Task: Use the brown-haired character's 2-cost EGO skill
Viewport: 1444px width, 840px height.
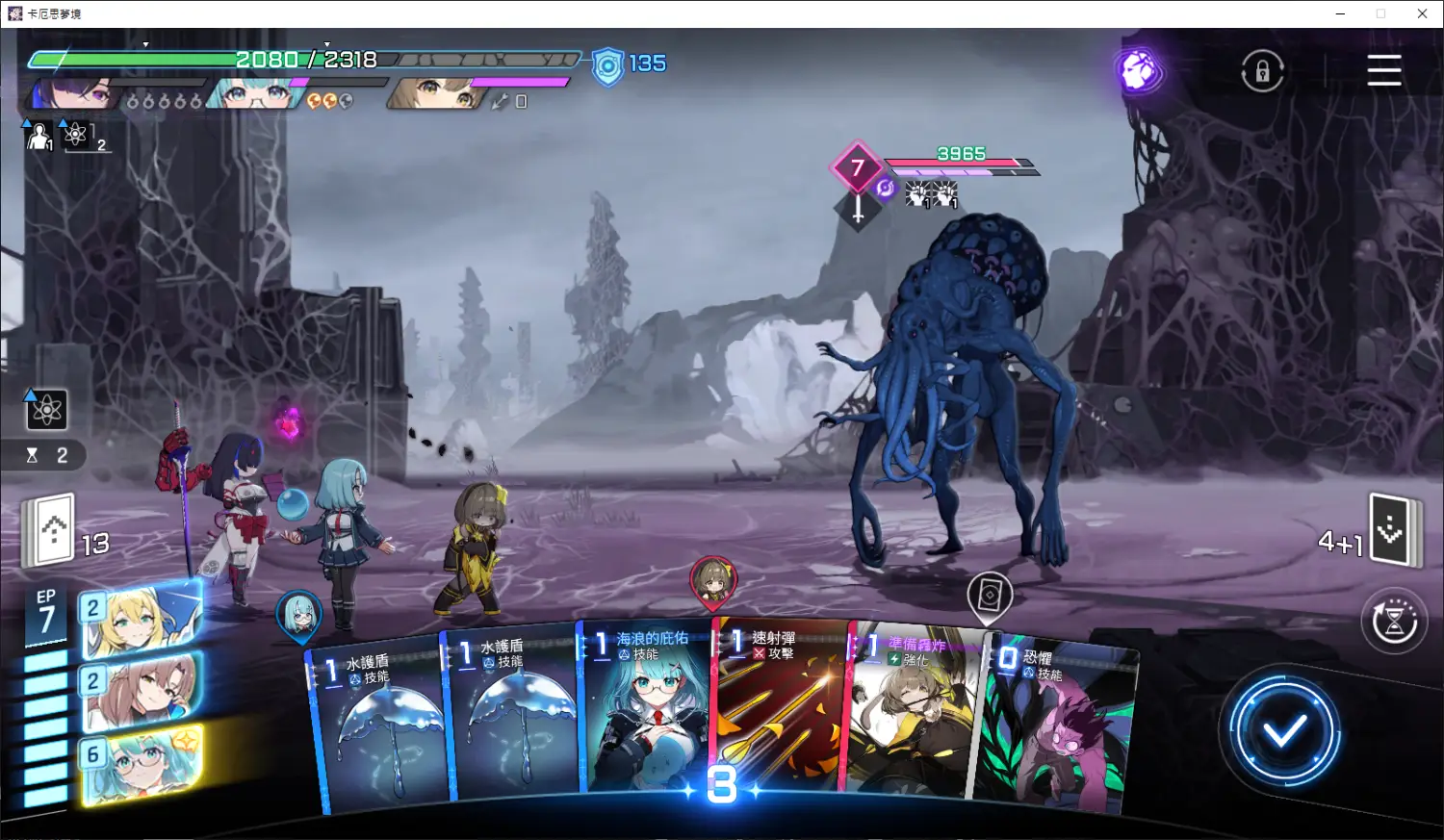Action: pyautogui.click(x=142, y=692)
